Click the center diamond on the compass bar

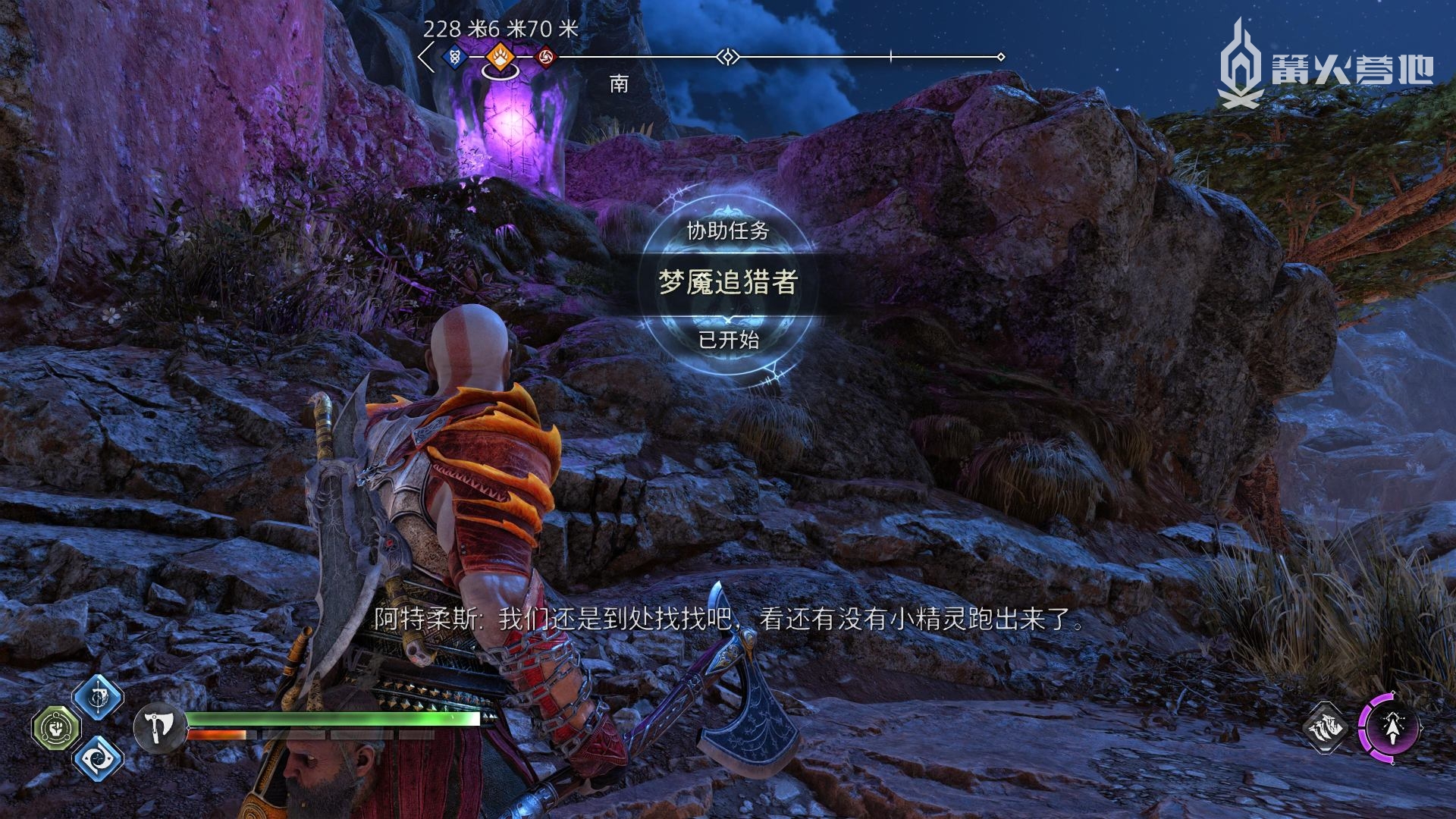click(728, 57)
